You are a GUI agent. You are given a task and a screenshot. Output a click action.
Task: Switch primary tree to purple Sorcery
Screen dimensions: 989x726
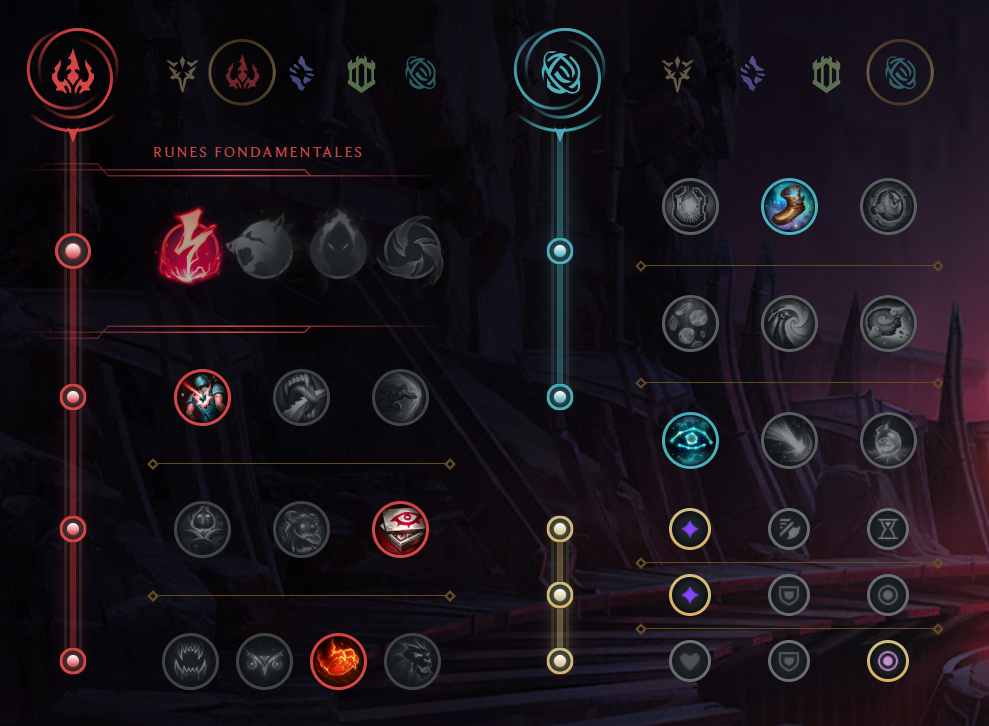301,73
